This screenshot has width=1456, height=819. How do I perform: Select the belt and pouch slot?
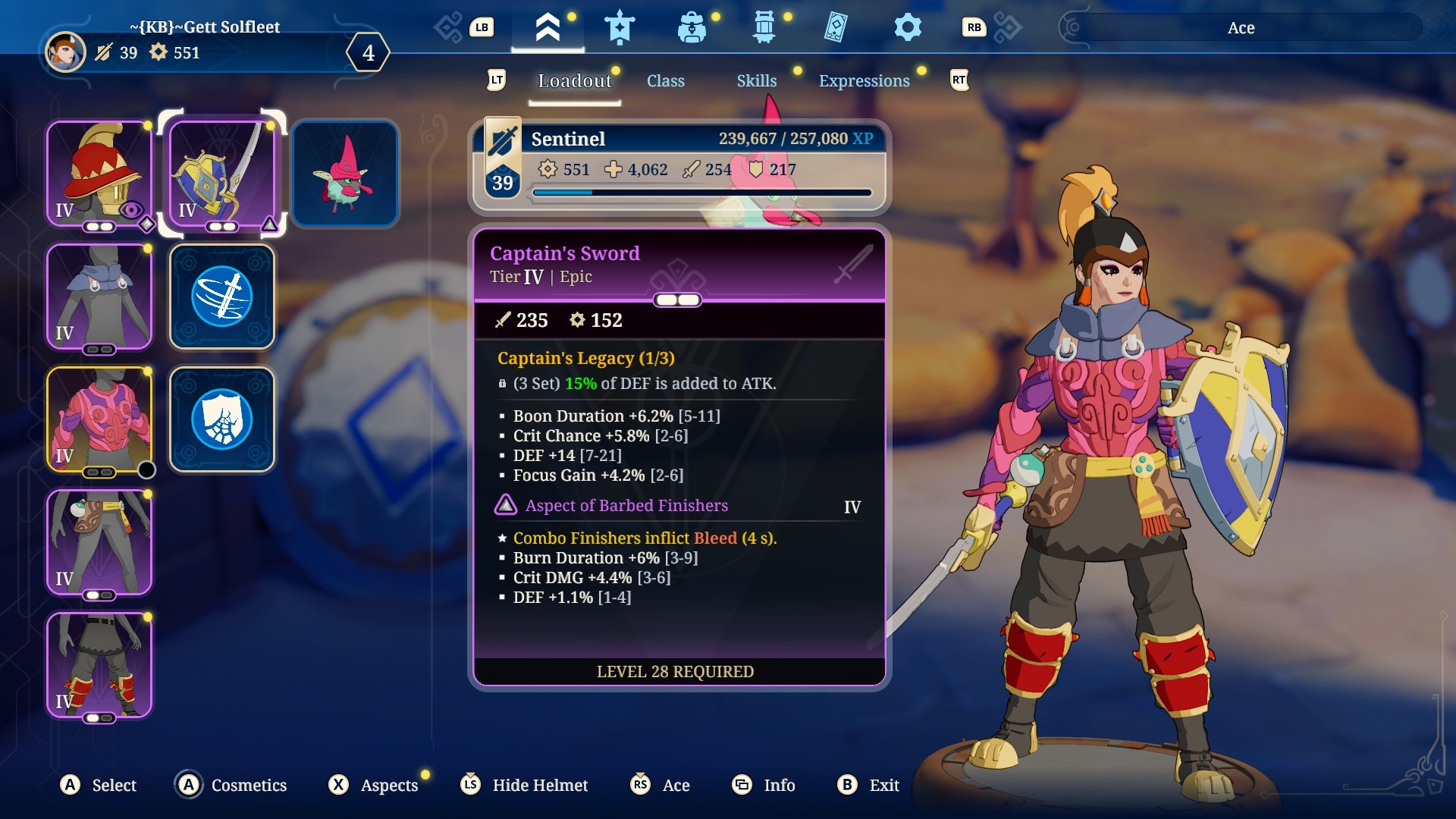pos(99,542)
